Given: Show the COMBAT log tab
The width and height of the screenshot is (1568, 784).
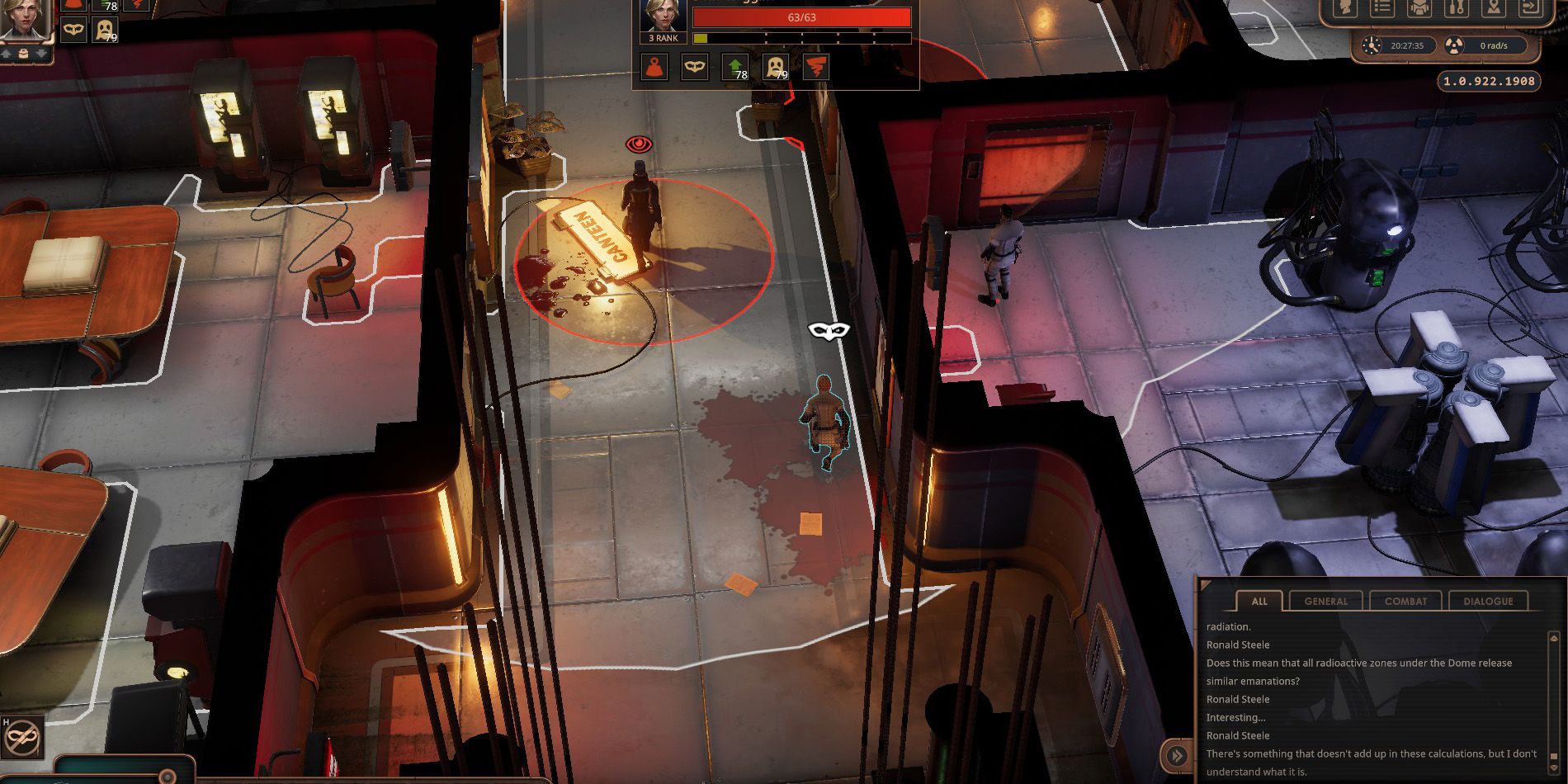Looking at the screenshot, I should click(1405, 601).
